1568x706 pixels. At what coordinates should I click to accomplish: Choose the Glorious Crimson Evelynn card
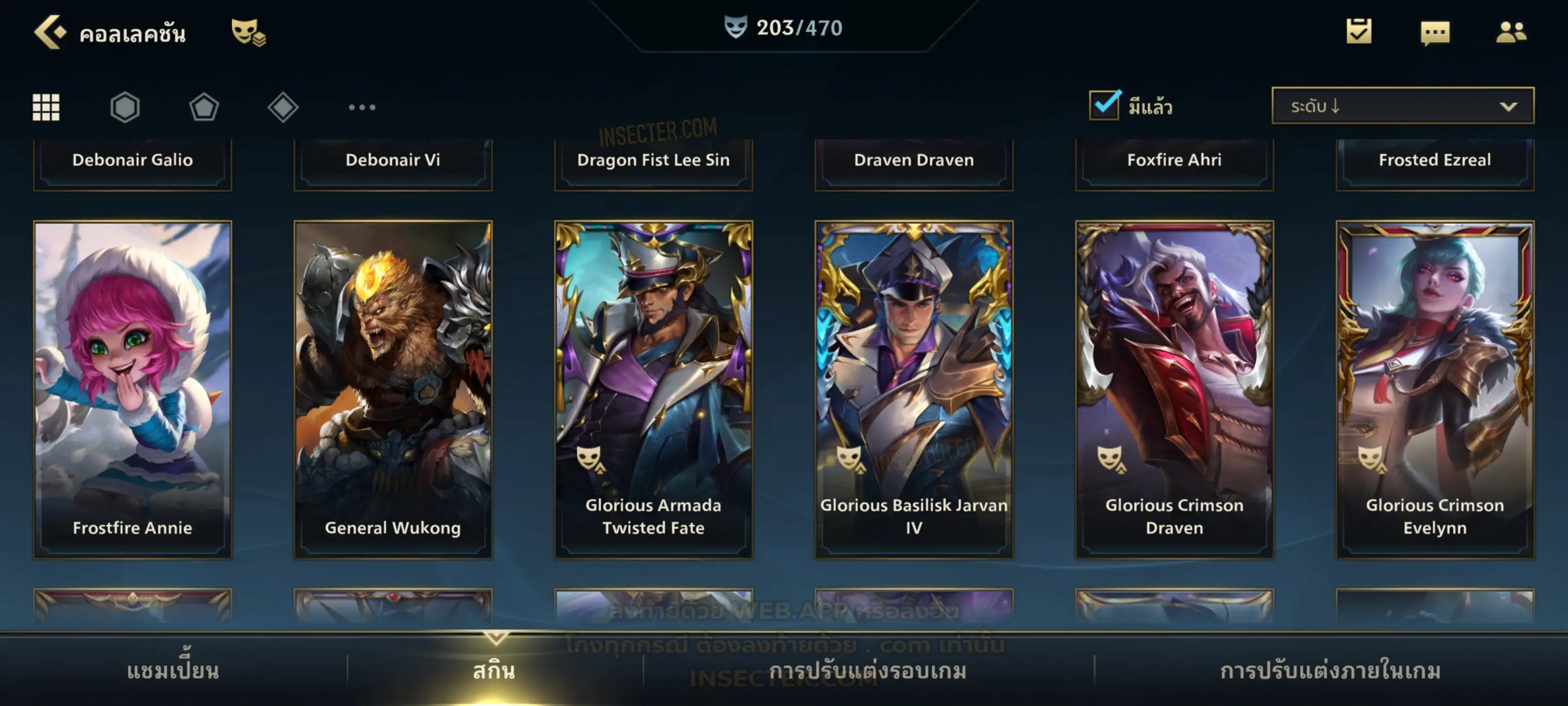[1435, 390]
